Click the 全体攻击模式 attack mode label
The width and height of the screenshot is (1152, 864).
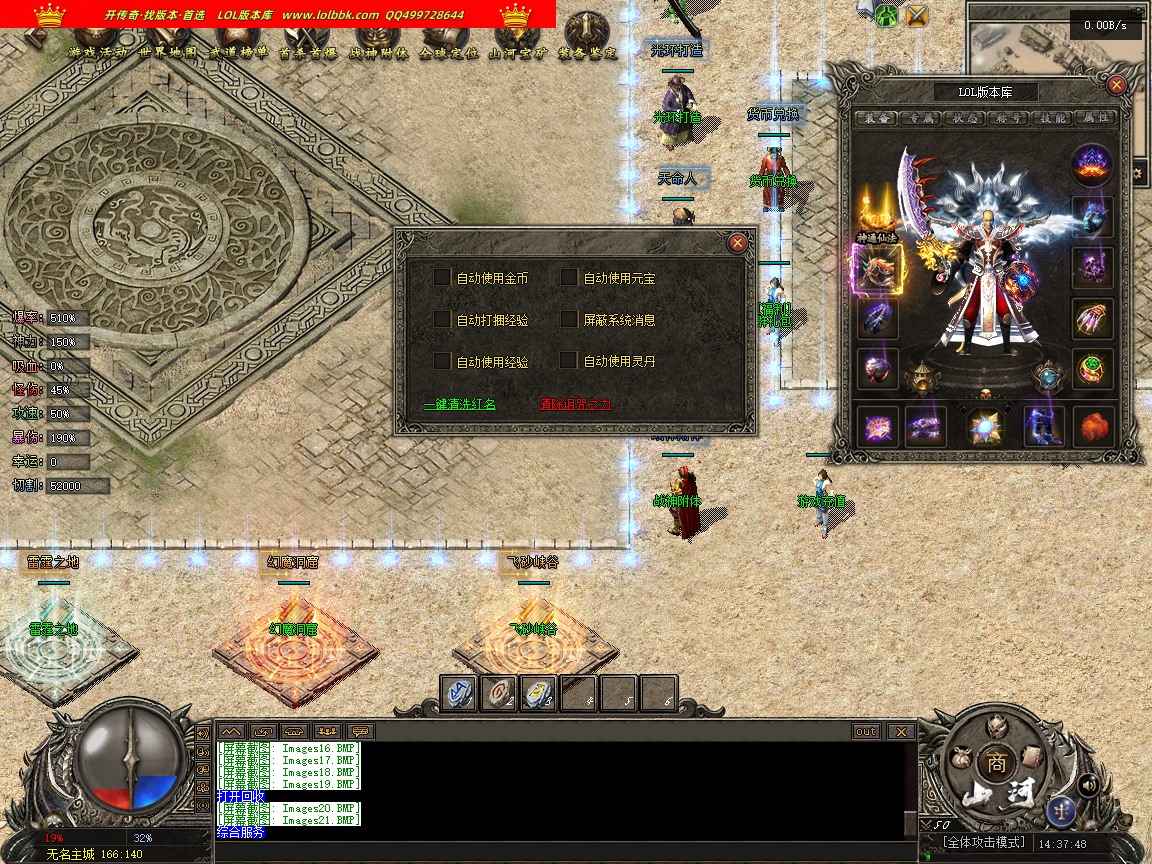pos(985,843)
